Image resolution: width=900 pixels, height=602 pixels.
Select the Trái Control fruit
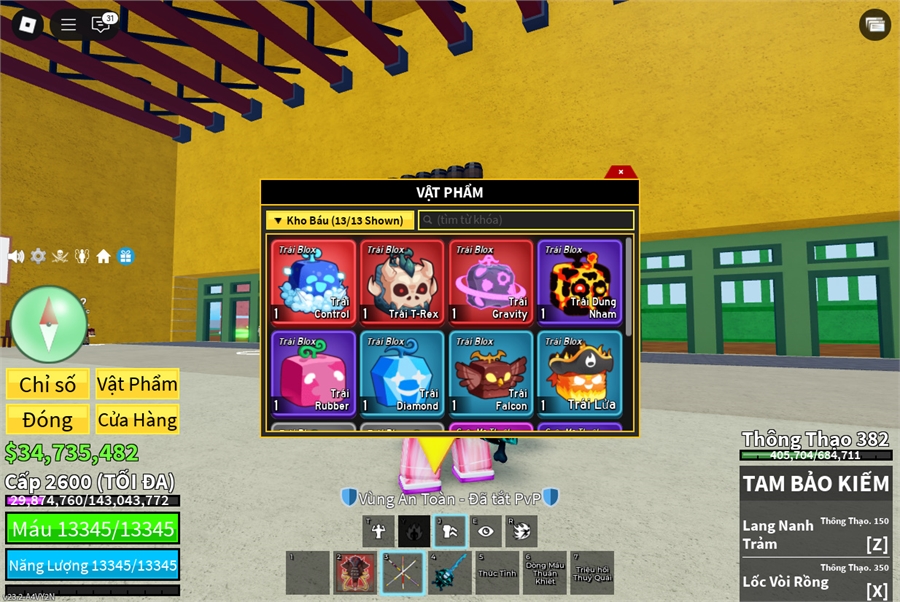click(x=313, y=282)
